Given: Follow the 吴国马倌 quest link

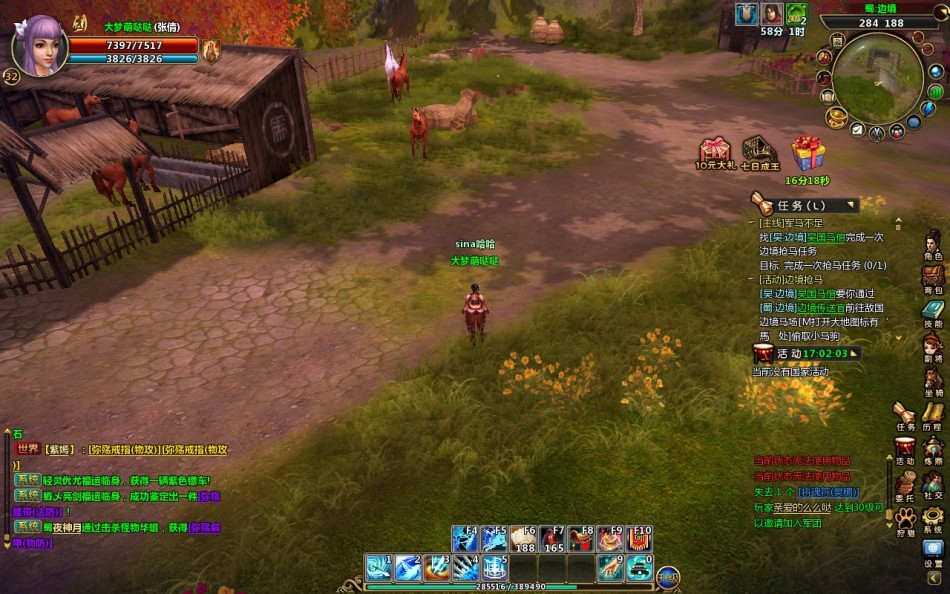Looking at the screenshot, I should tap(826, 237).
